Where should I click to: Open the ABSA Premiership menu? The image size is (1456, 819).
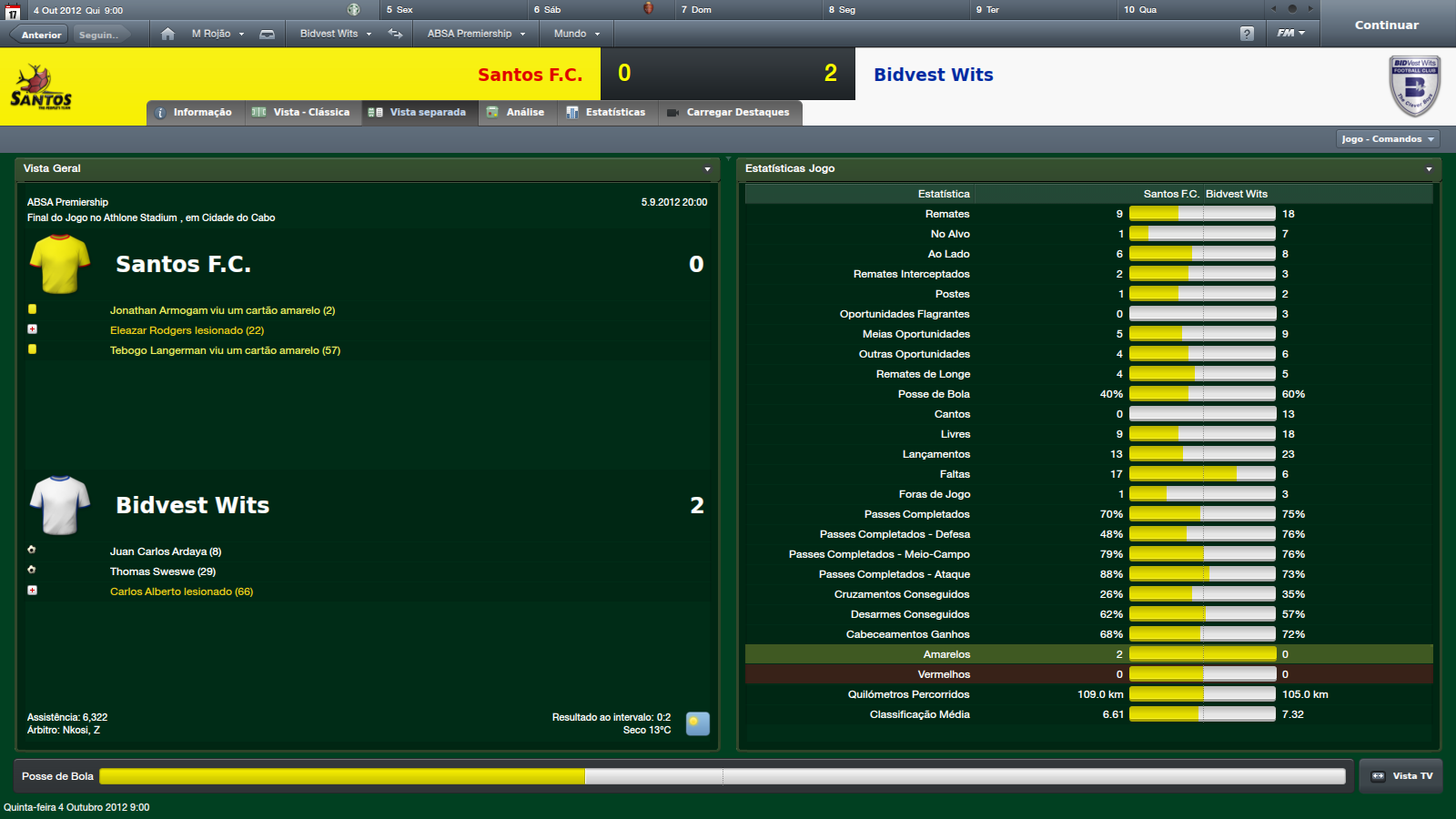(x=476, y=34)
